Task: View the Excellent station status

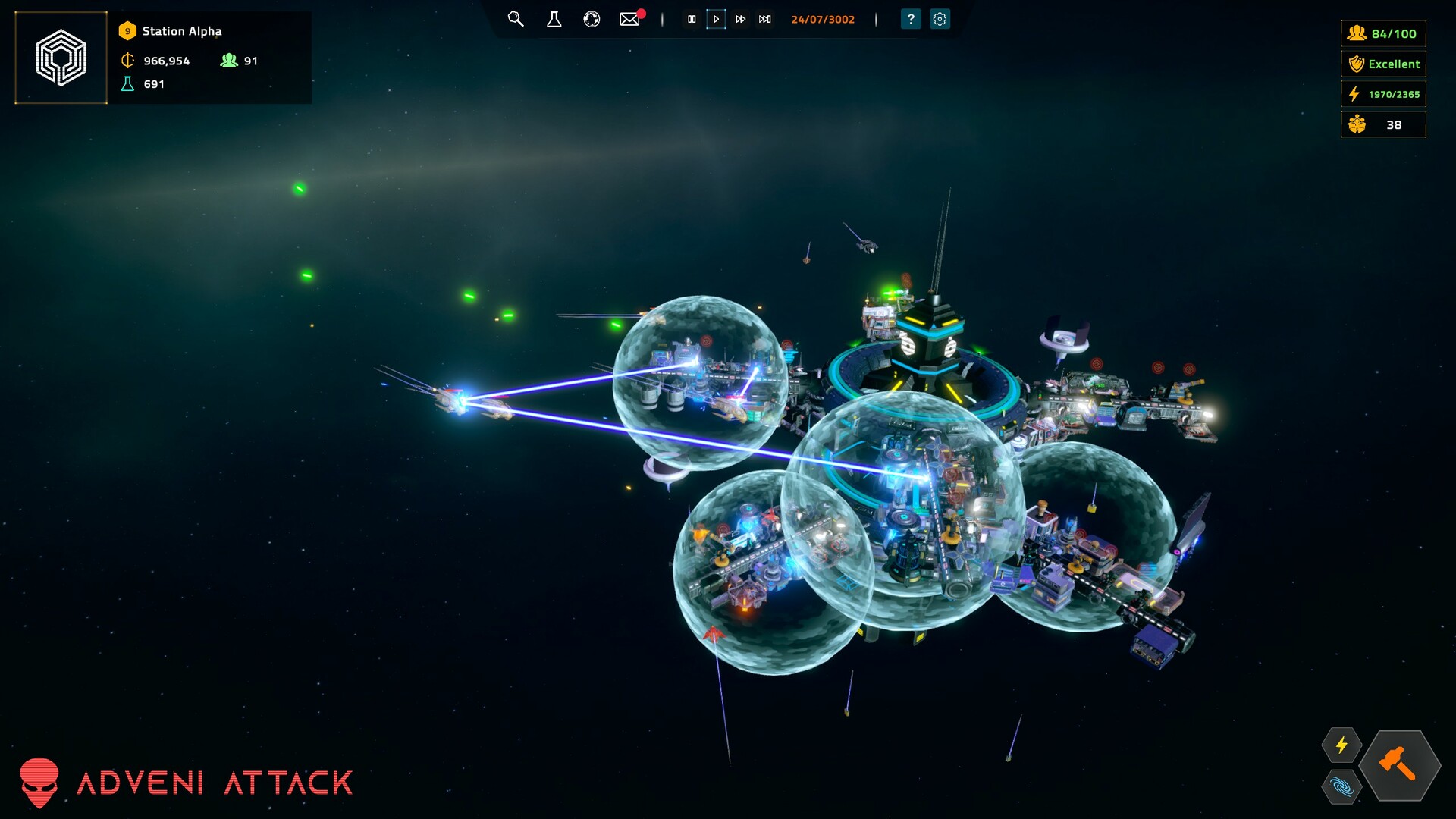Action: (x=1383, y=64)
